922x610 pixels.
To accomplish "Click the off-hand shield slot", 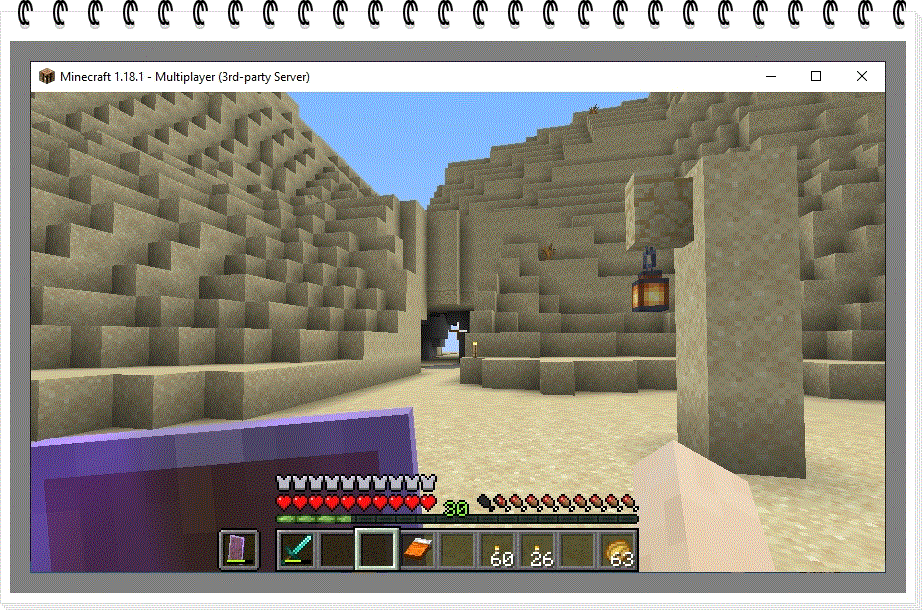I will [x=239, y=550].
